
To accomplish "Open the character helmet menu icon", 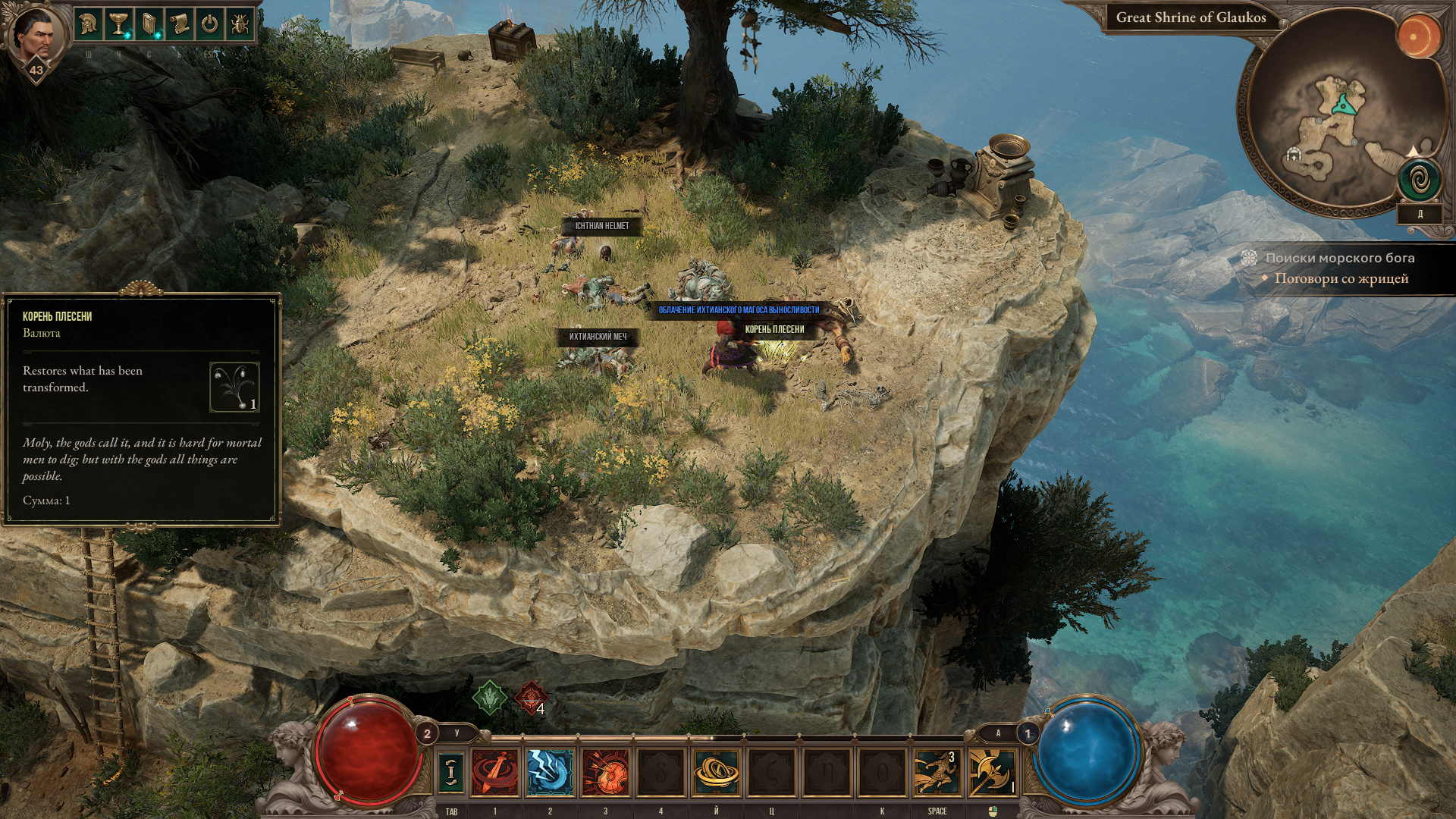I will click(x=88, y=25).
